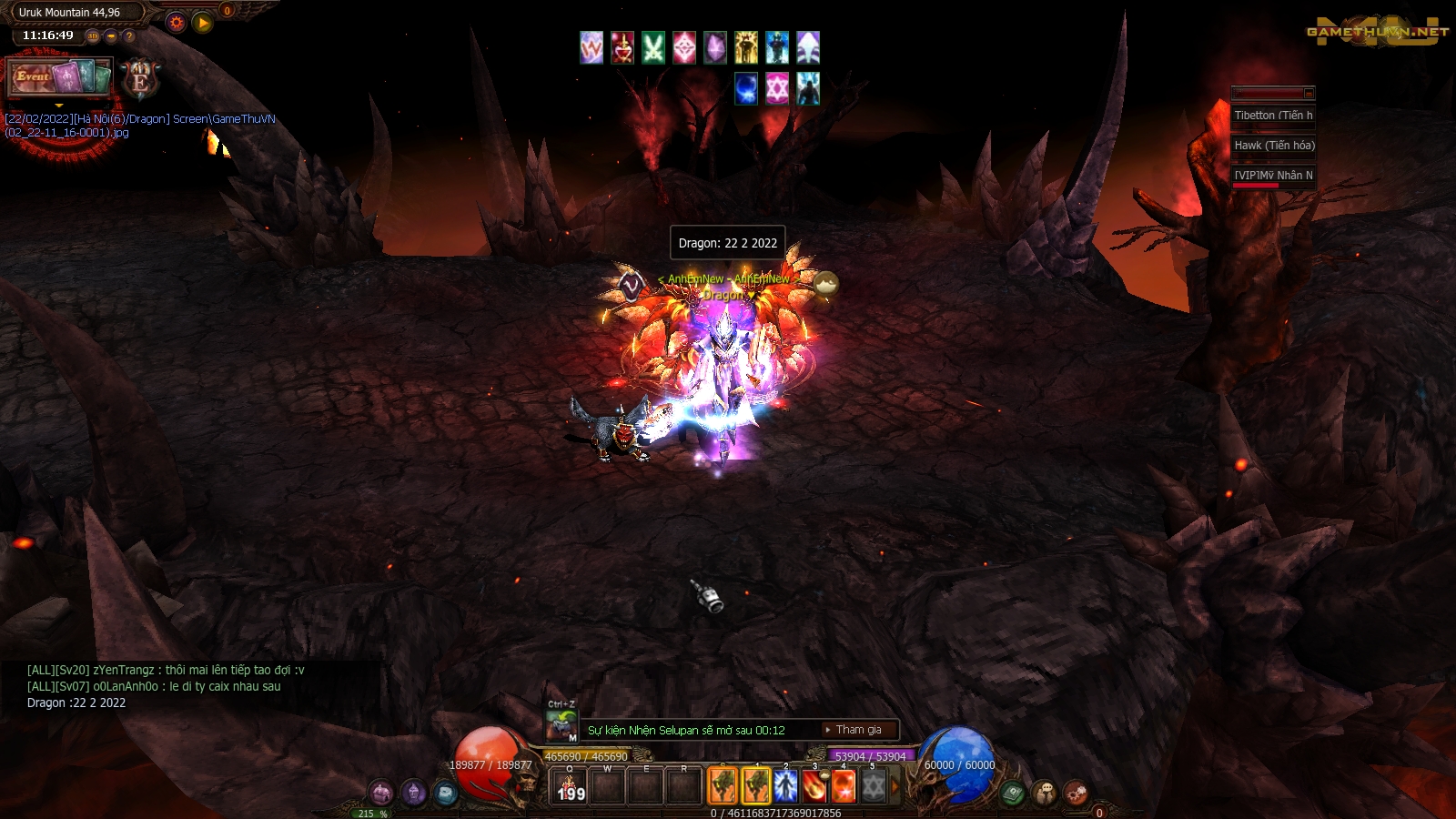The image size is (1456, 819).
Task: Click the yellow play button top left
Action: point(202,22)
